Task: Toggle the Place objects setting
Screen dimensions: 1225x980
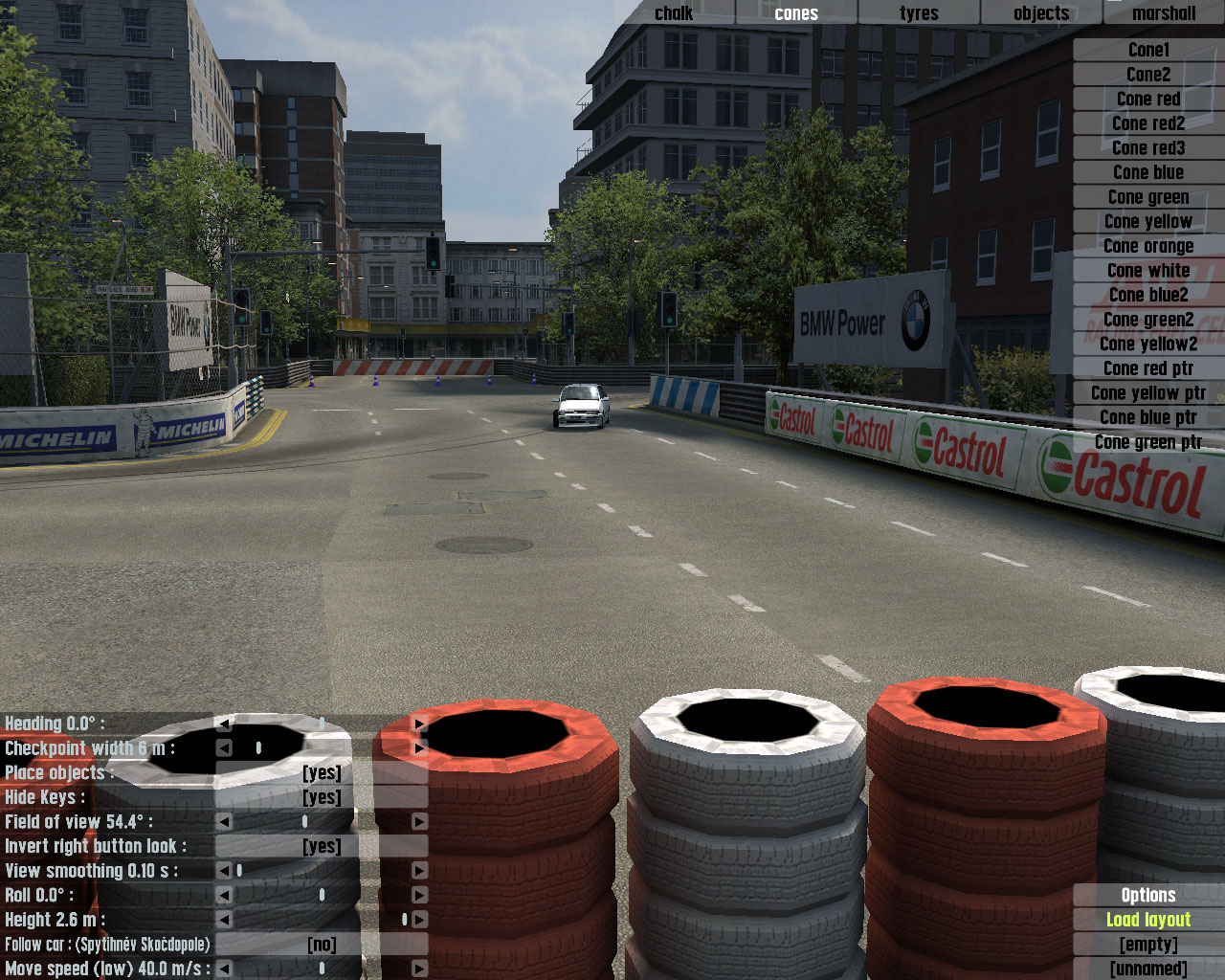Action: point(322,773)
